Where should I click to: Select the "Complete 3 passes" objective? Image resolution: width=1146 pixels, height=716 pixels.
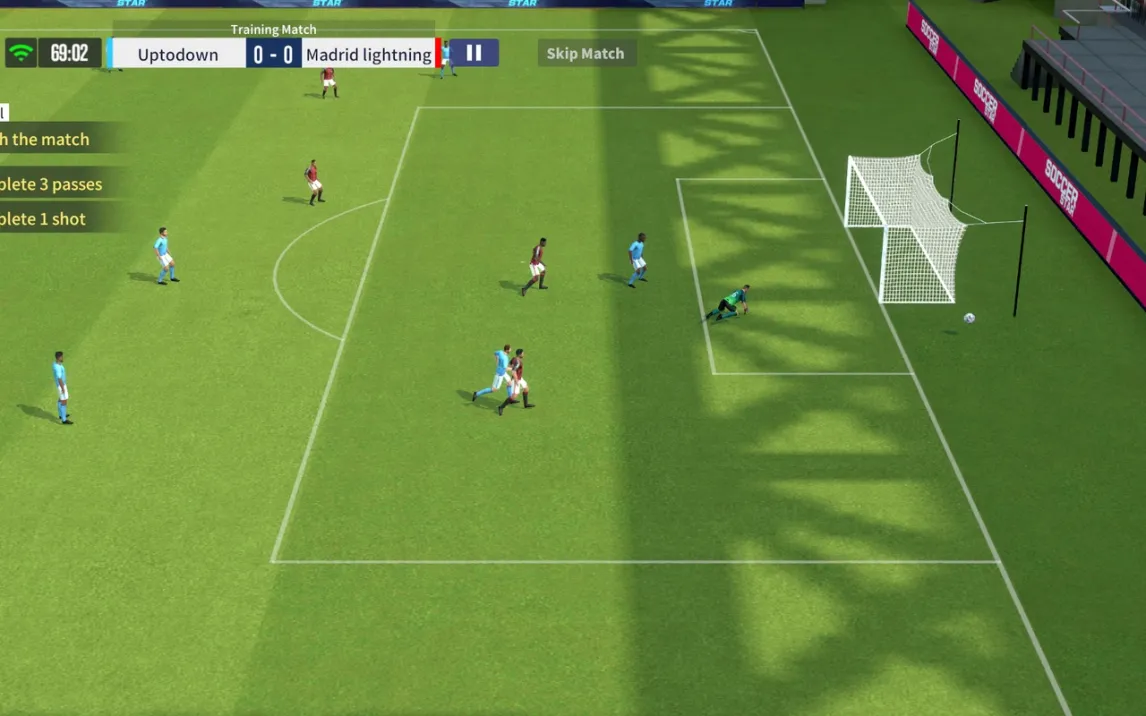pos(52,184)
